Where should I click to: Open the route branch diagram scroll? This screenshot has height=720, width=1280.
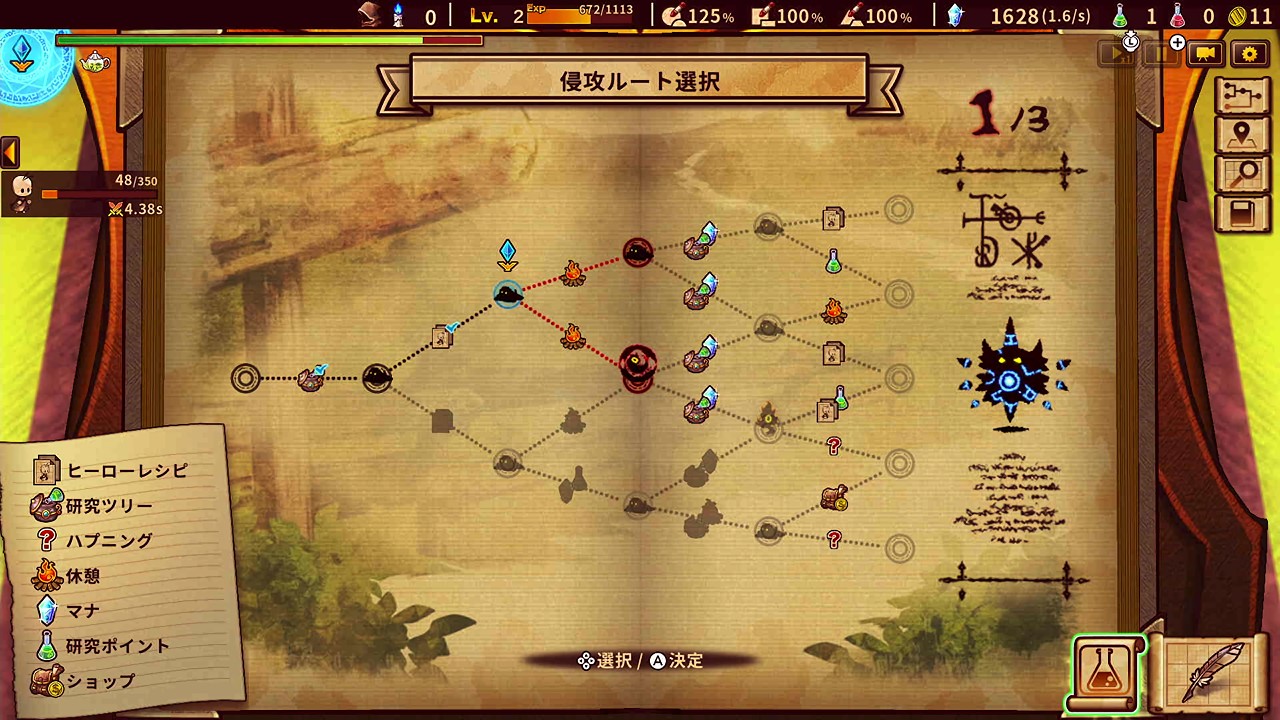[x=1243, y=96]
